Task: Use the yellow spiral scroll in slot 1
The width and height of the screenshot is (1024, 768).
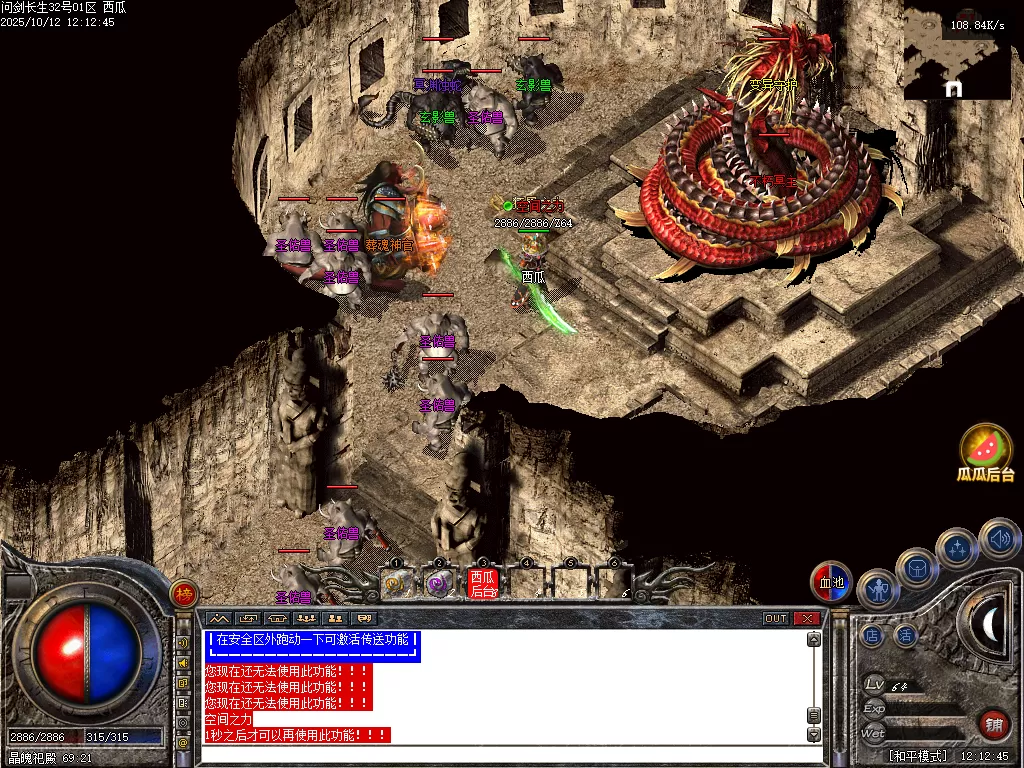Action: pos(396,583)
